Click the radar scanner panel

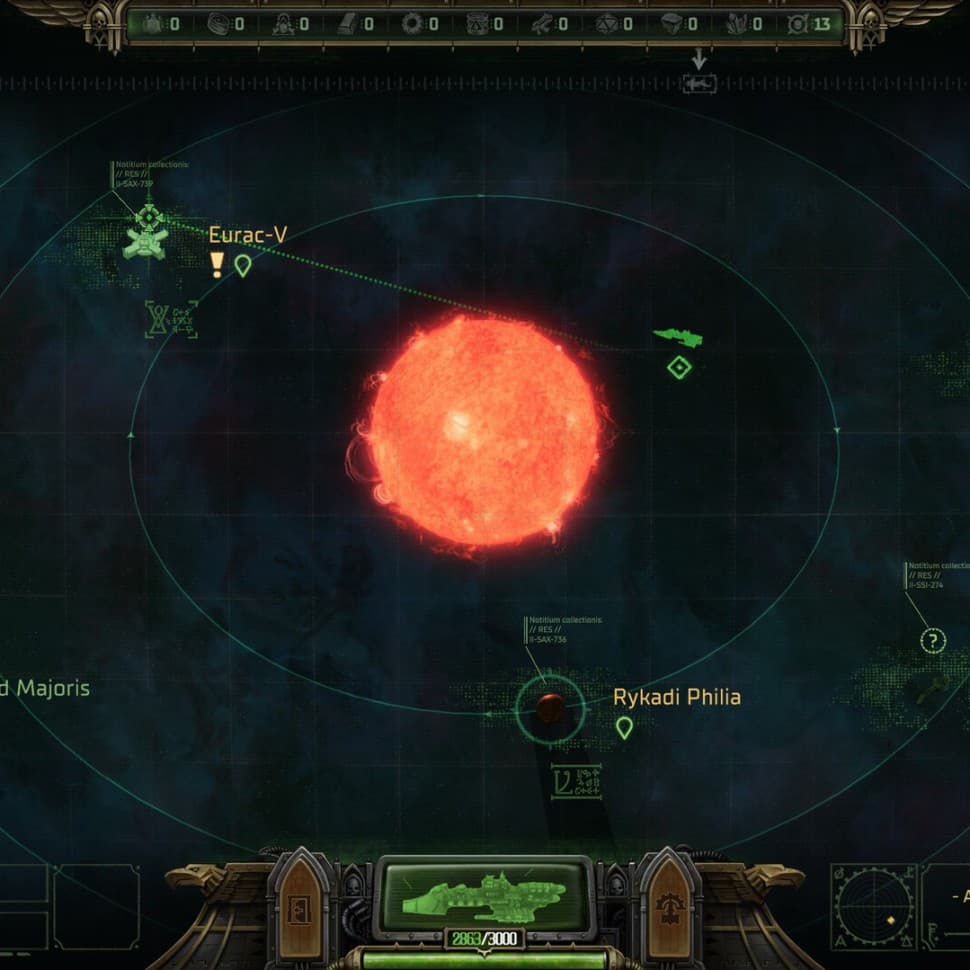[x=873, y=906]
